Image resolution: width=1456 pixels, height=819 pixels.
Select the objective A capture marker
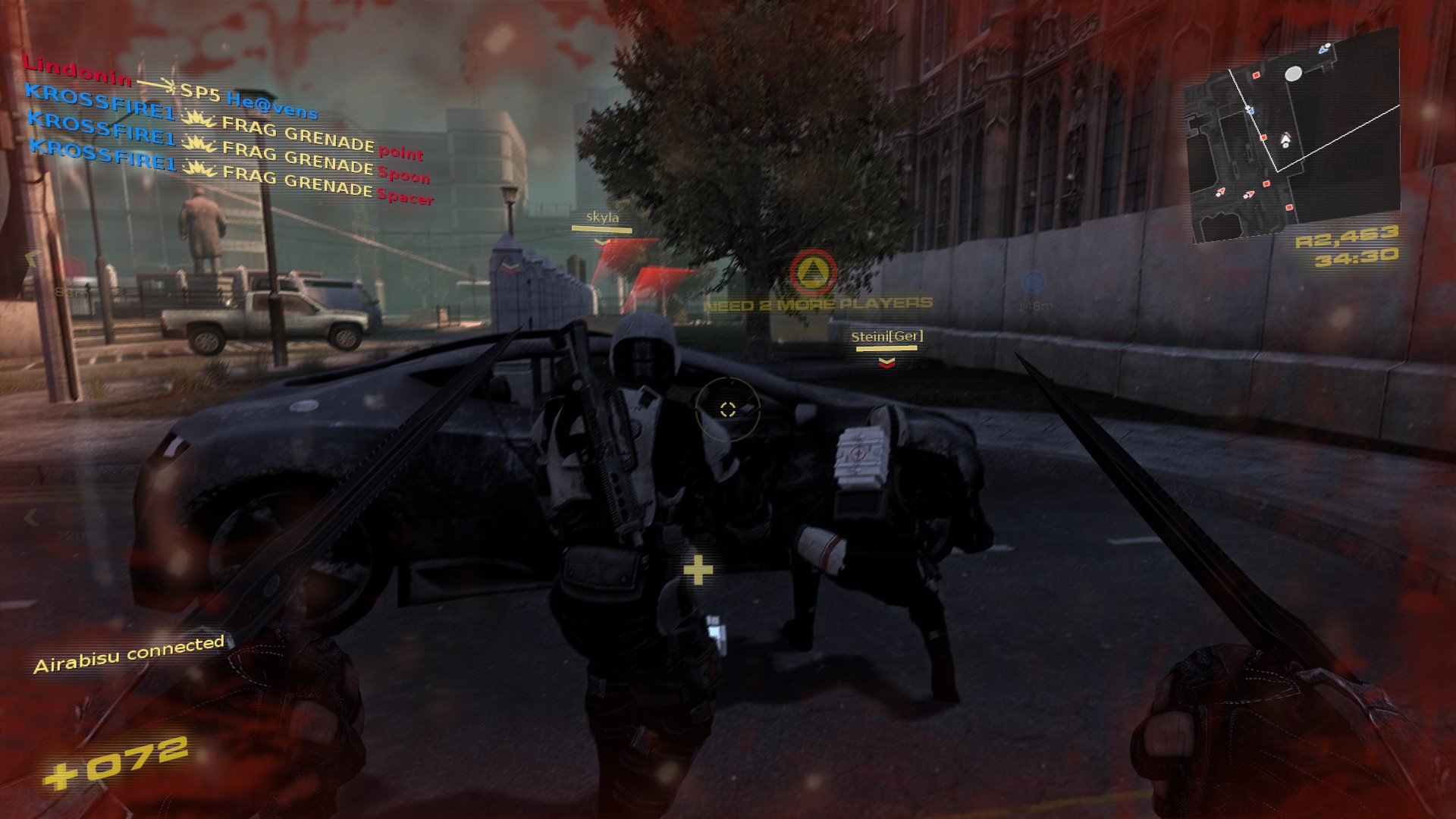pyautogui.click(x=813, y=272)
